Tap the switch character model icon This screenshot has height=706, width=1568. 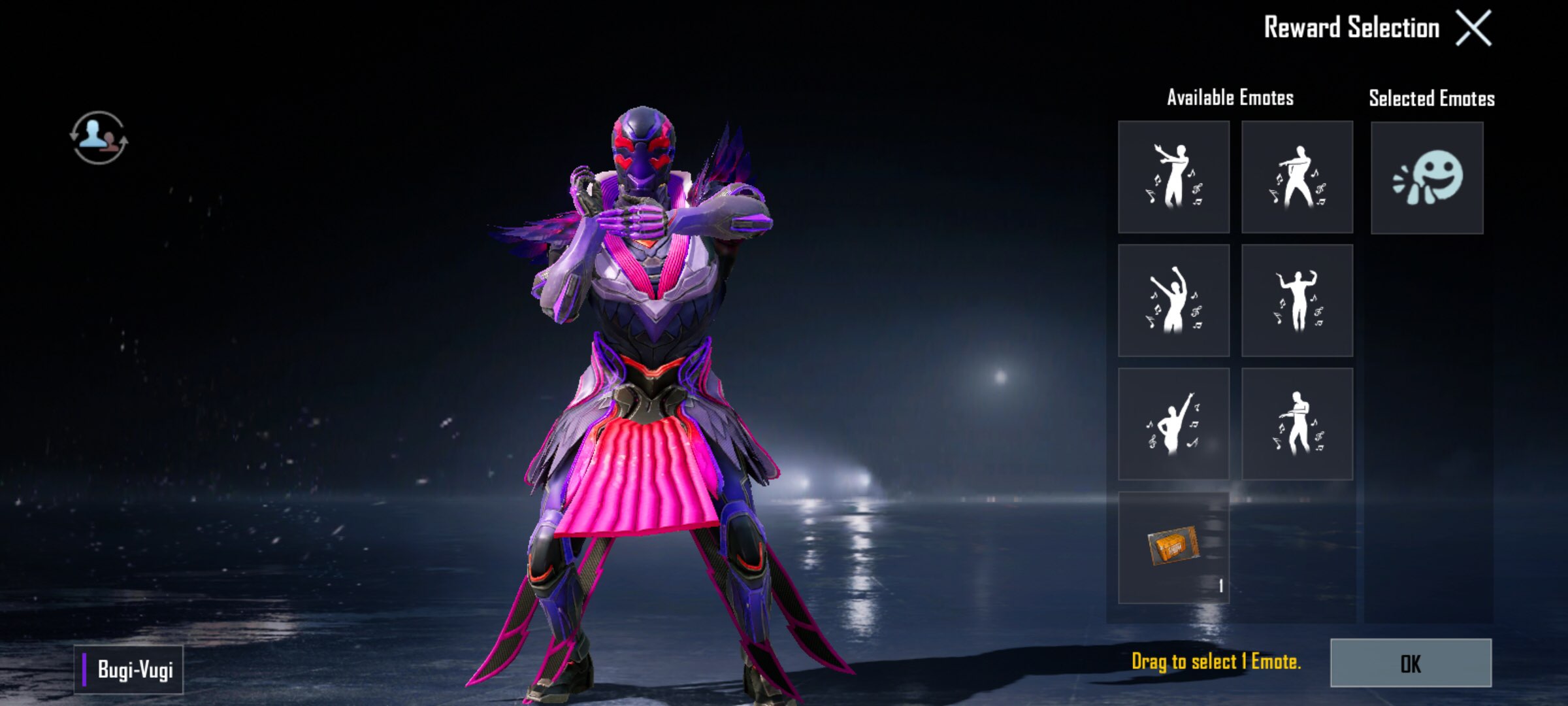(x=99, y=137)
